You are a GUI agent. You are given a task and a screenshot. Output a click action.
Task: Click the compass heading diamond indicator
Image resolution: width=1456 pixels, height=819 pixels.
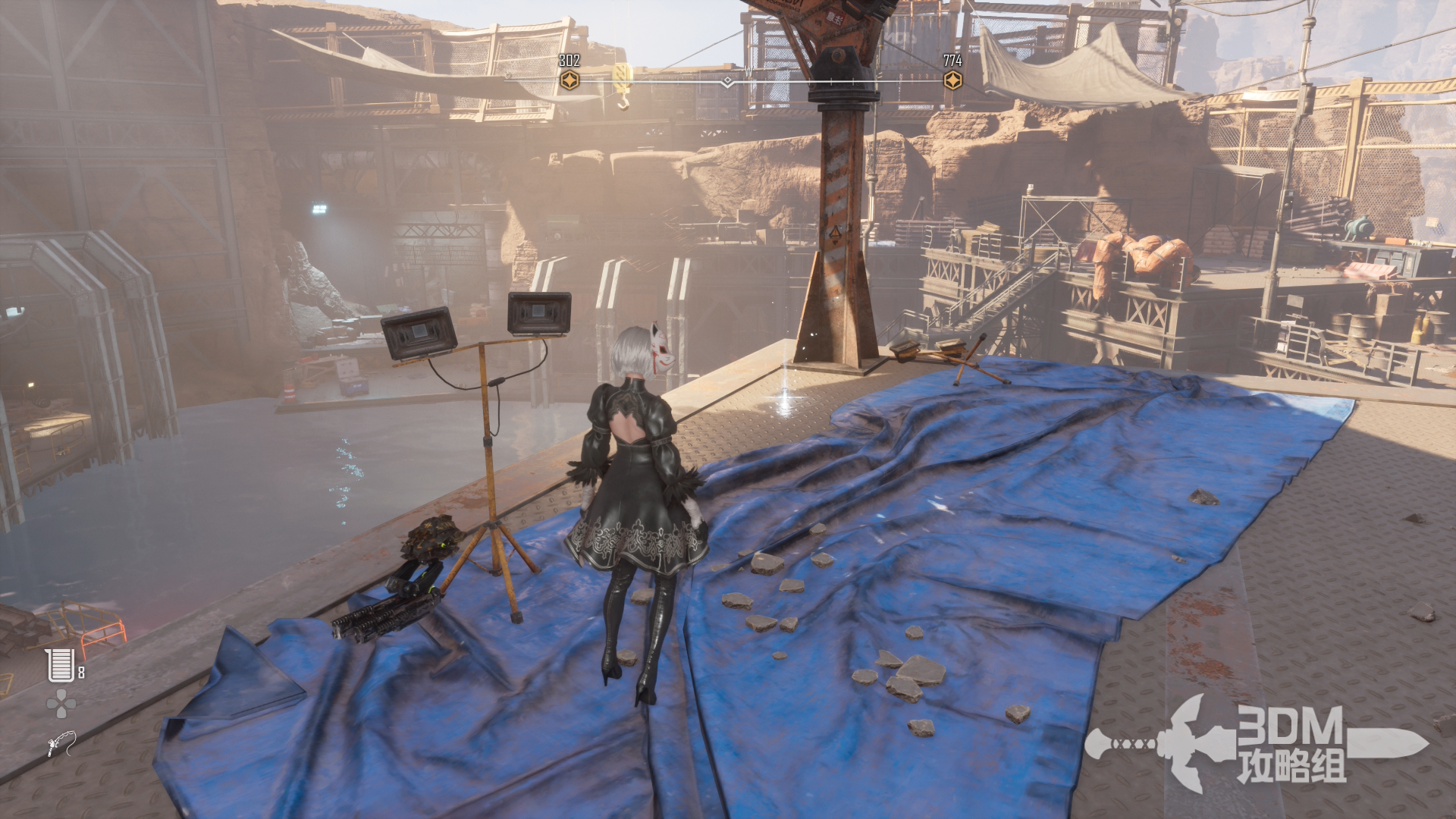coord(727,81)
